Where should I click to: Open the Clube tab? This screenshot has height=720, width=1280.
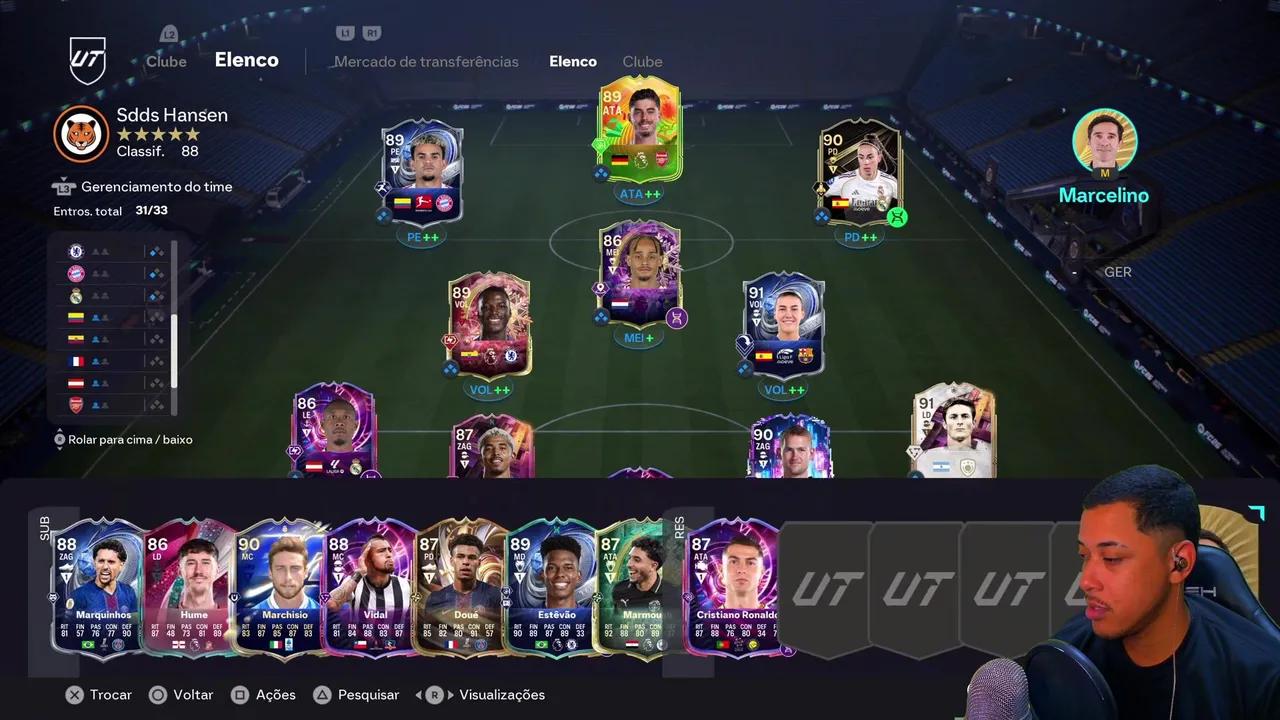[642, 61]
